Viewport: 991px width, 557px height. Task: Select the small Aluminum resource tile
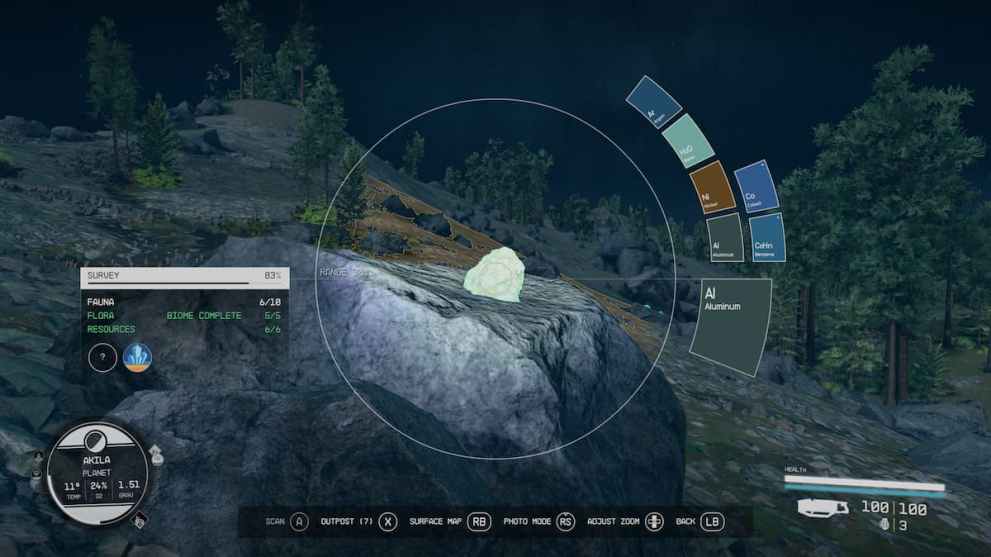coord(725,238)
